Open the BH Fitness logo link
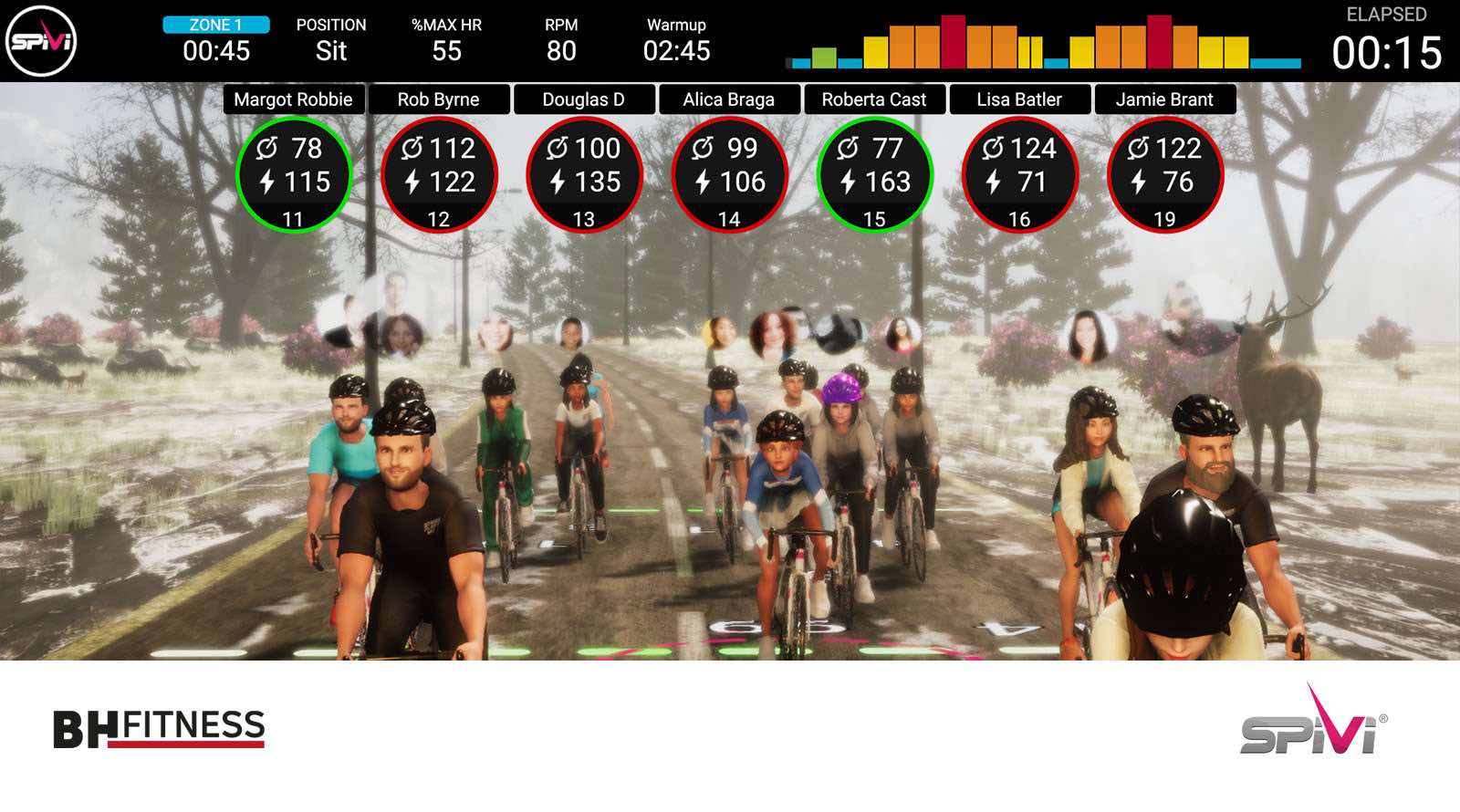Viewport: 1460px width, 812px height. (x=159, y=729)
